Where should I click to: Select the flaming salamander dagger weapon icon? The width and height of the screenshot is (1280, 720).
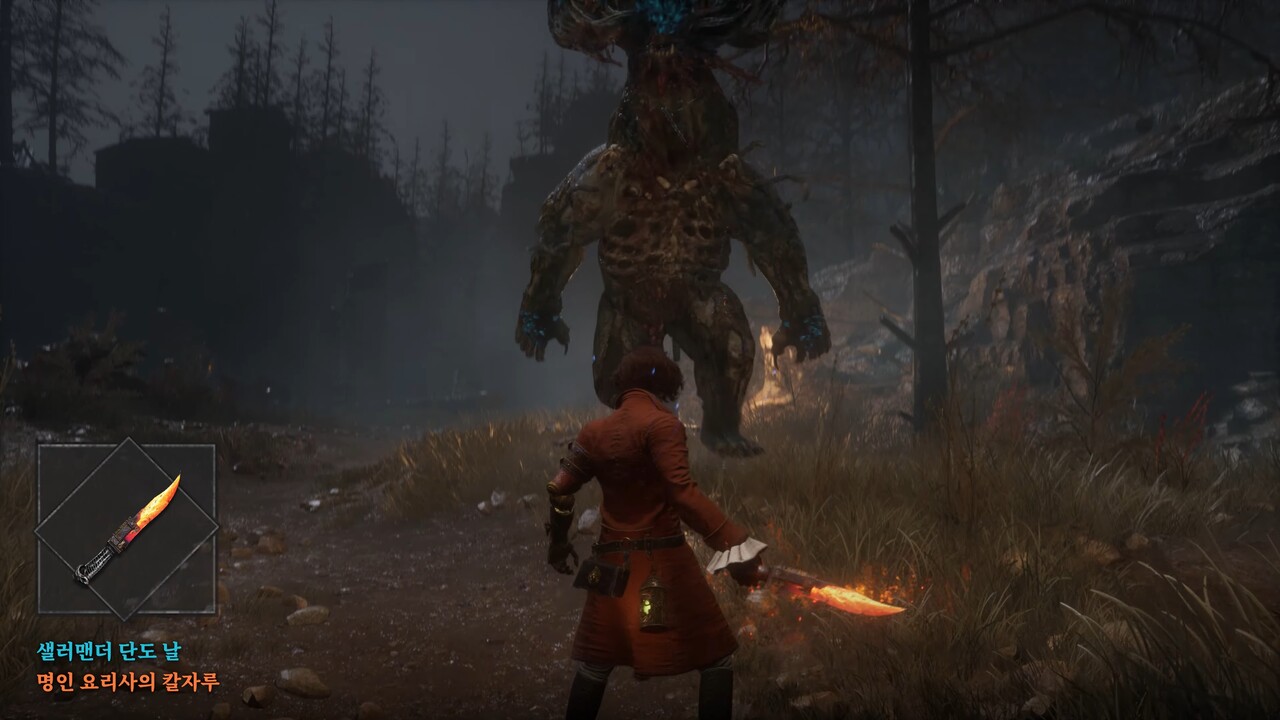127,529
